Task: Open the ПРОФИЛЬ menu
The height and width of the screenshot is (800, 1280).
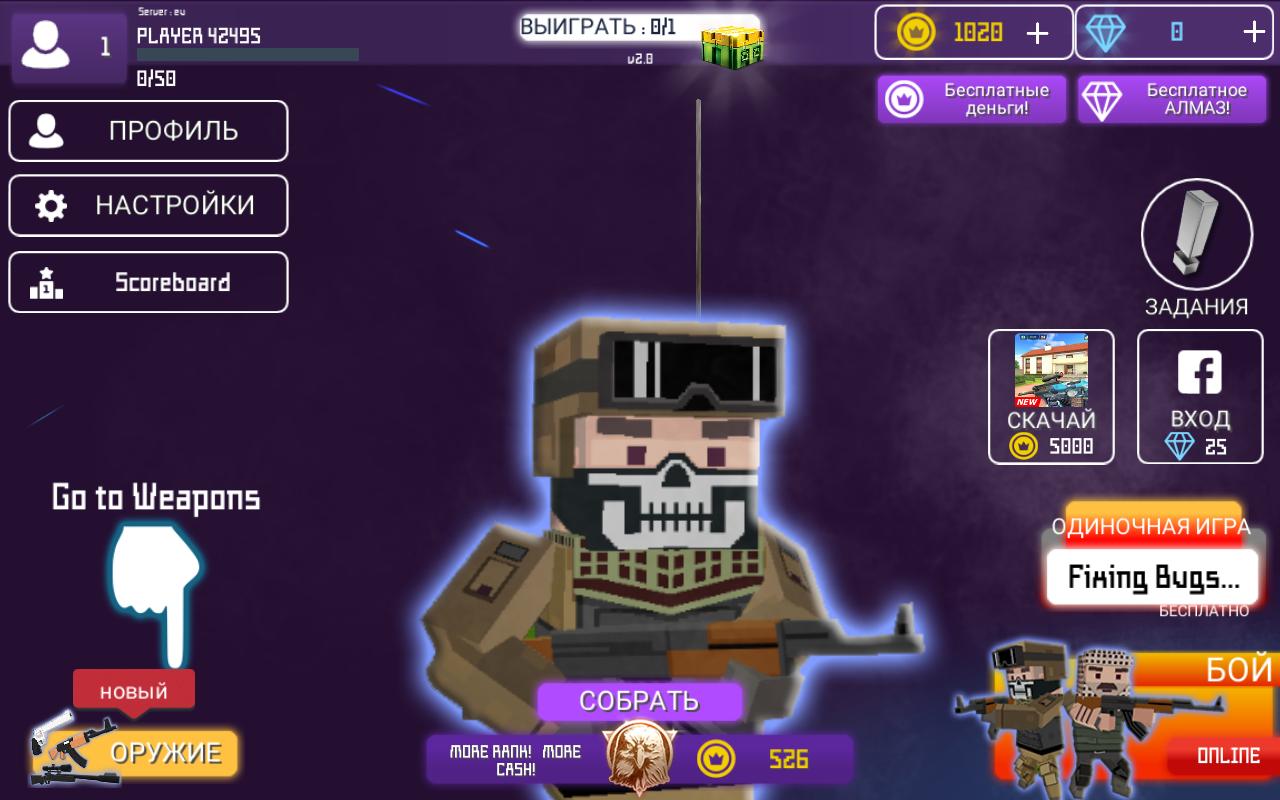Action: click(148, 131)
